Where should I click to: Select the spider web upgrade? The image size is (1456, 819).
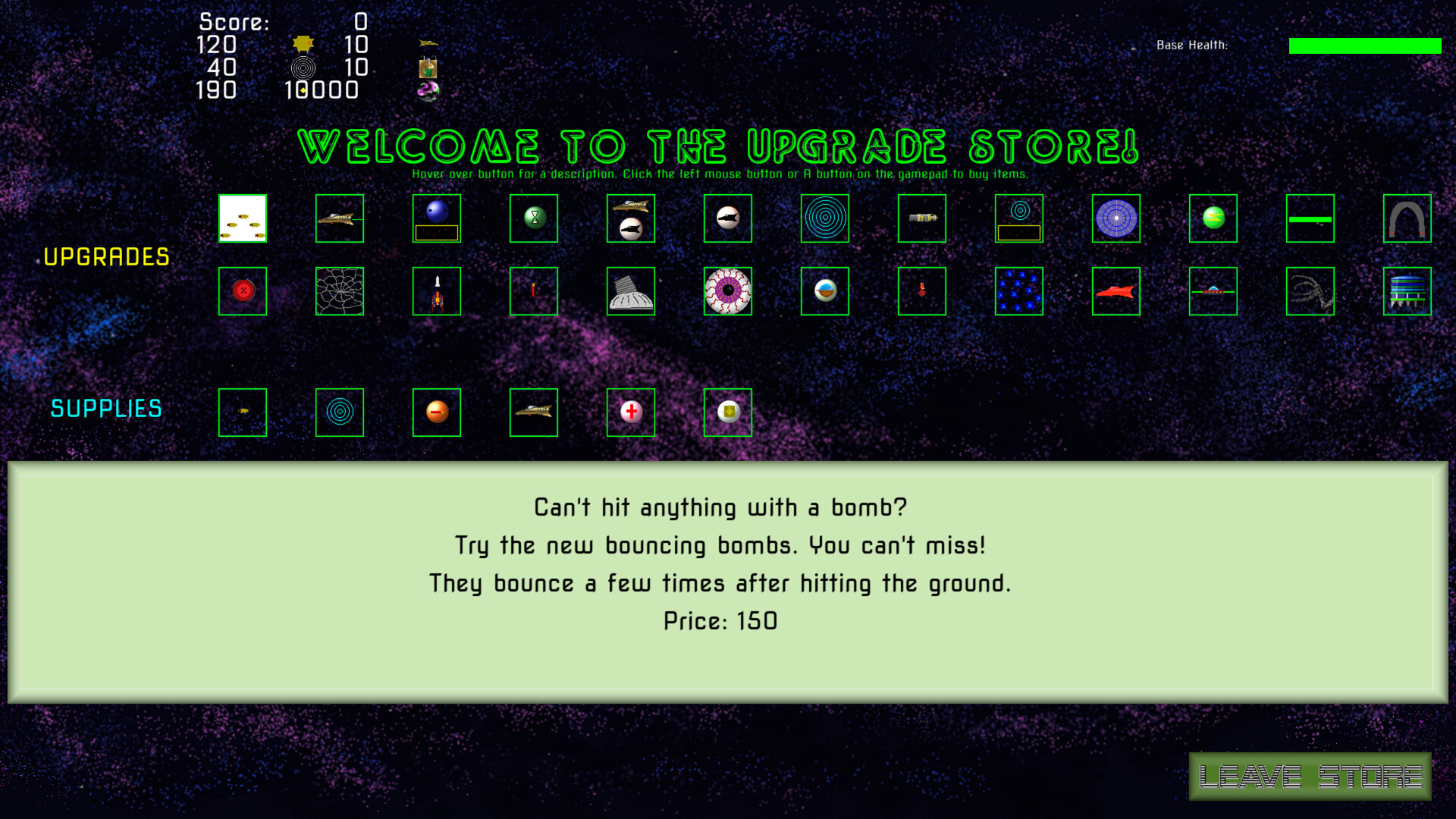pos(339,291)
